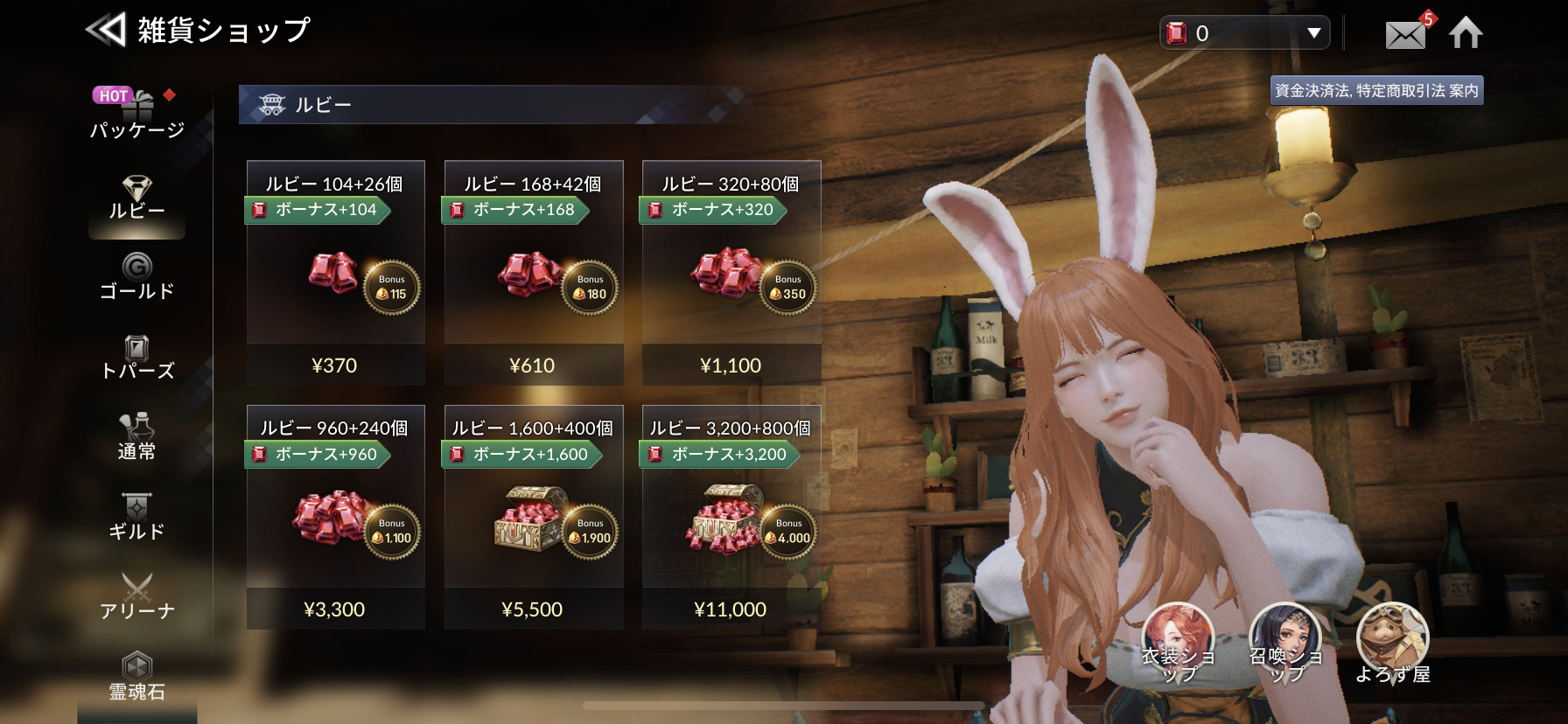Return to the home screen
The image size is (1568, 724).
tap(1466, 33)
